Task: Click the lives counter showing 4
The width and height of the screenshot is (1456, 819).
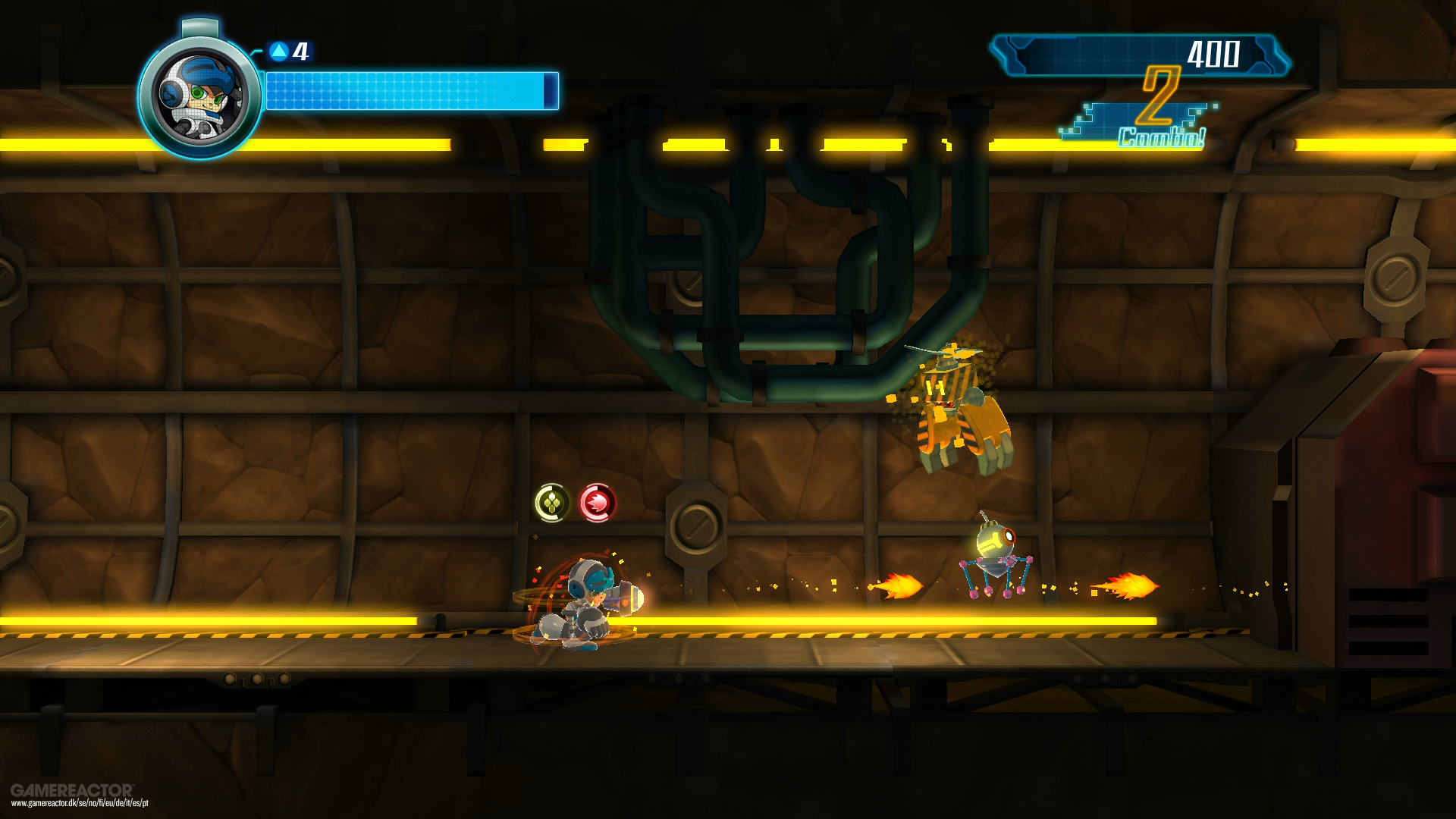Action: pyautogui.click(x=299, y=52)
